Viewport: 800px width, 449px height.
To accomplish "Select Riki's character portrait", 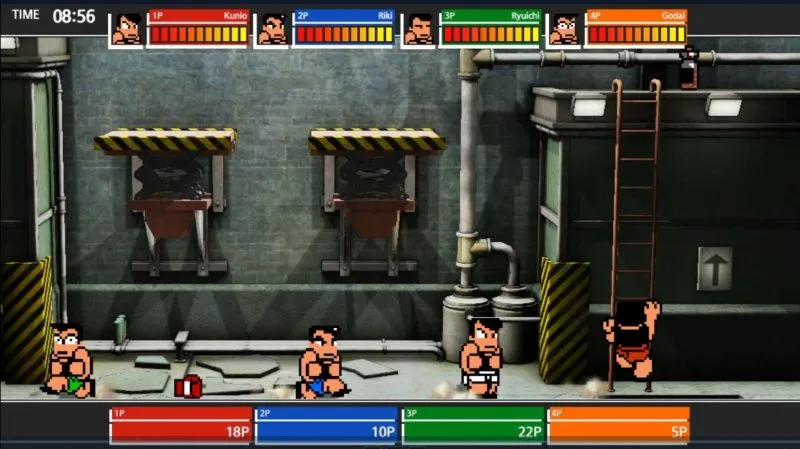I will point(272,29).
